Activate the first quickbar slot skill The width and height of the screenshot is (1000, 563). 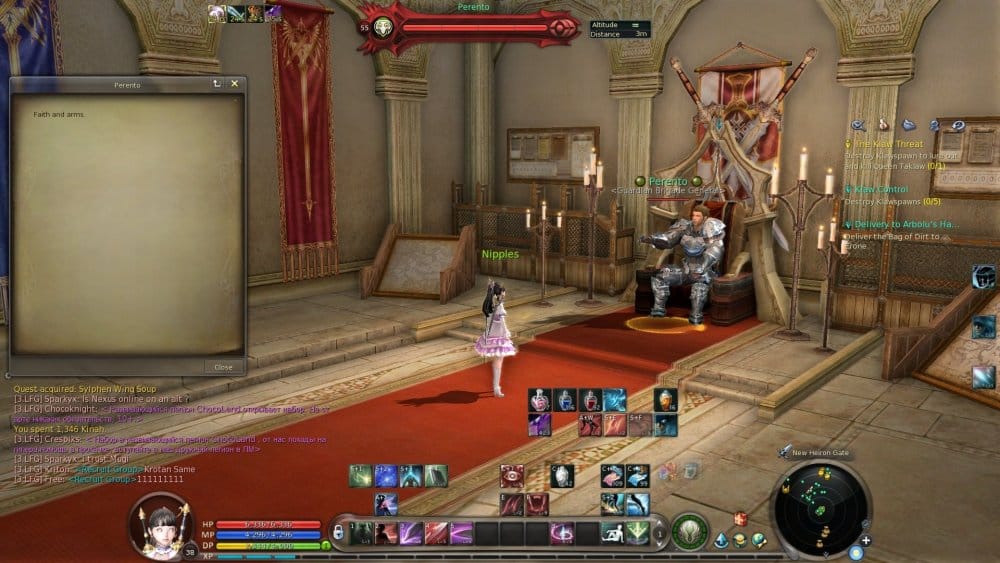(x=363, y=533)
